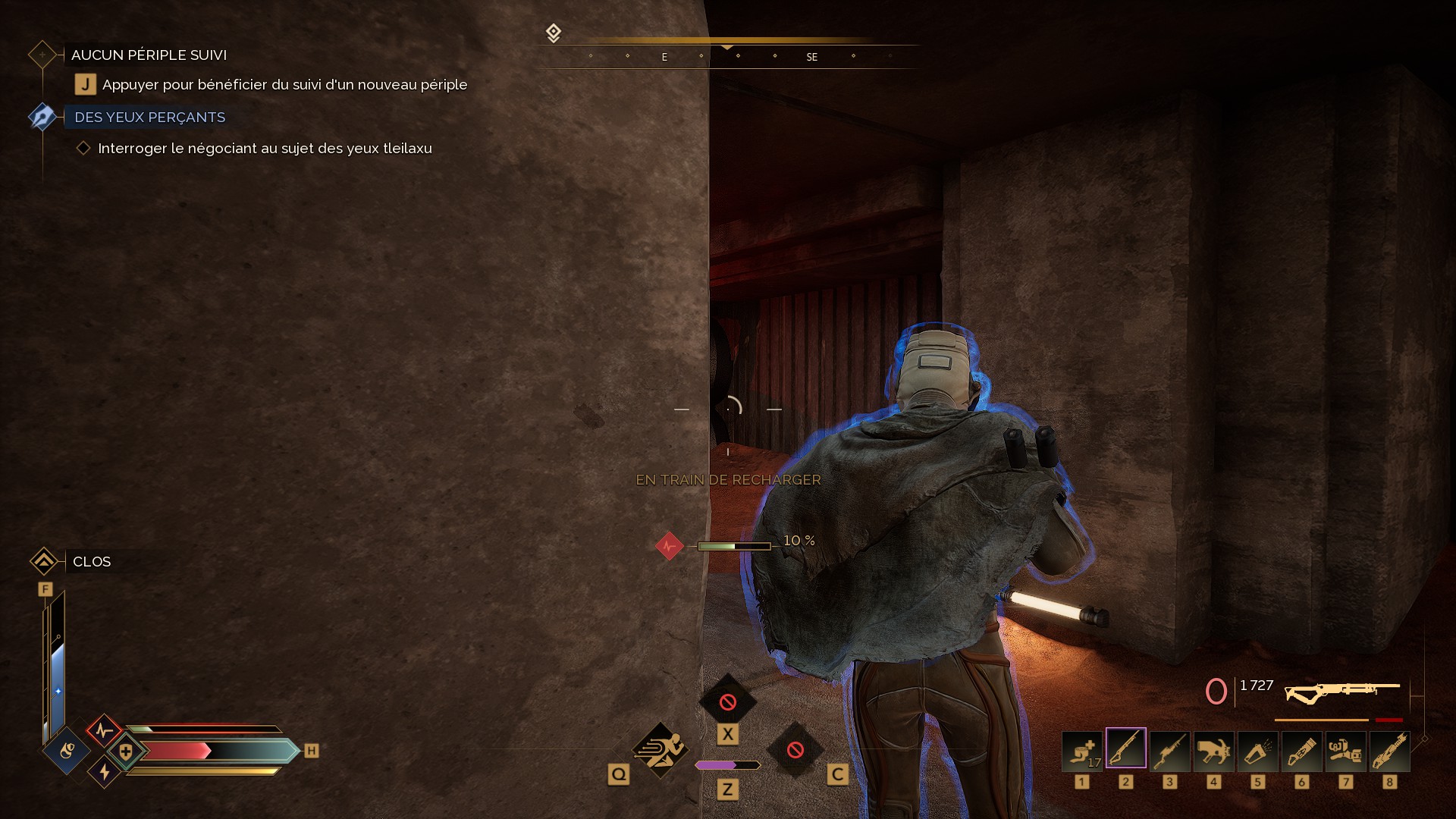Choose the spray tool in hotbar slot five
This screenshot has width=1456, height=819.
(x=1257, y=750)
